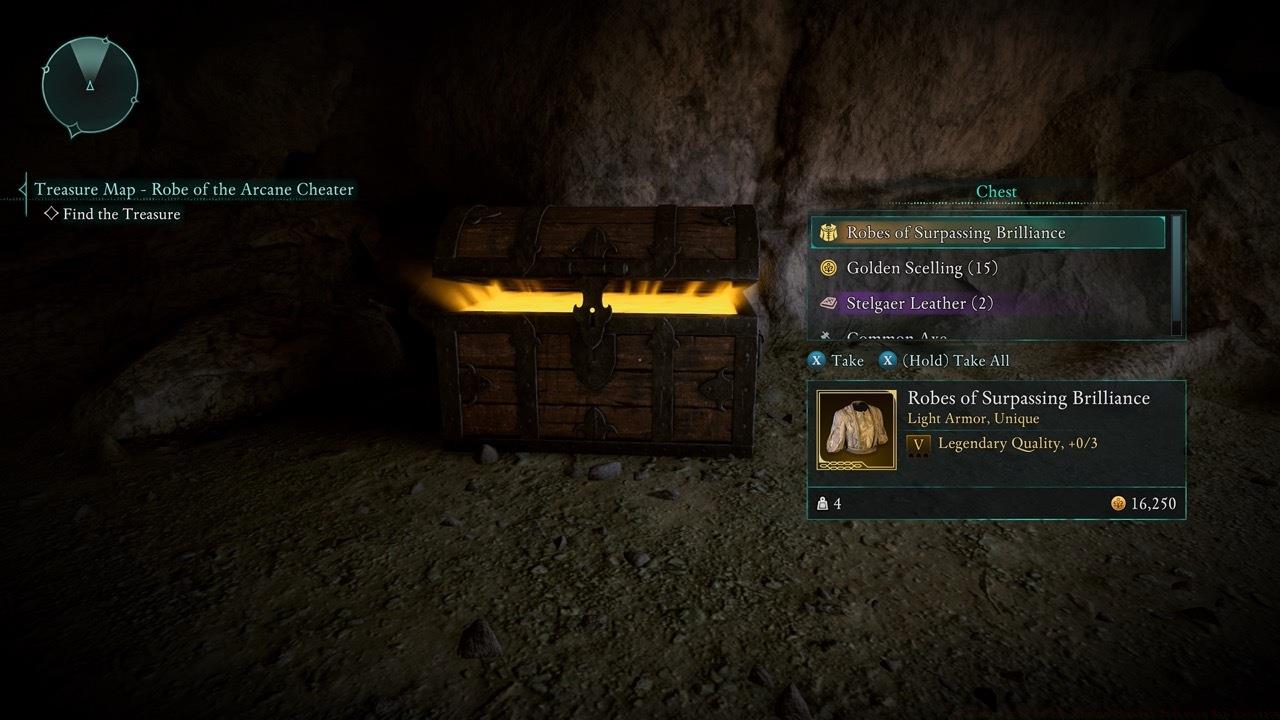Click the armor icon beside Robes of Surpassing Brilliance
Screen dimensions: 1280x720
point(828,232)
